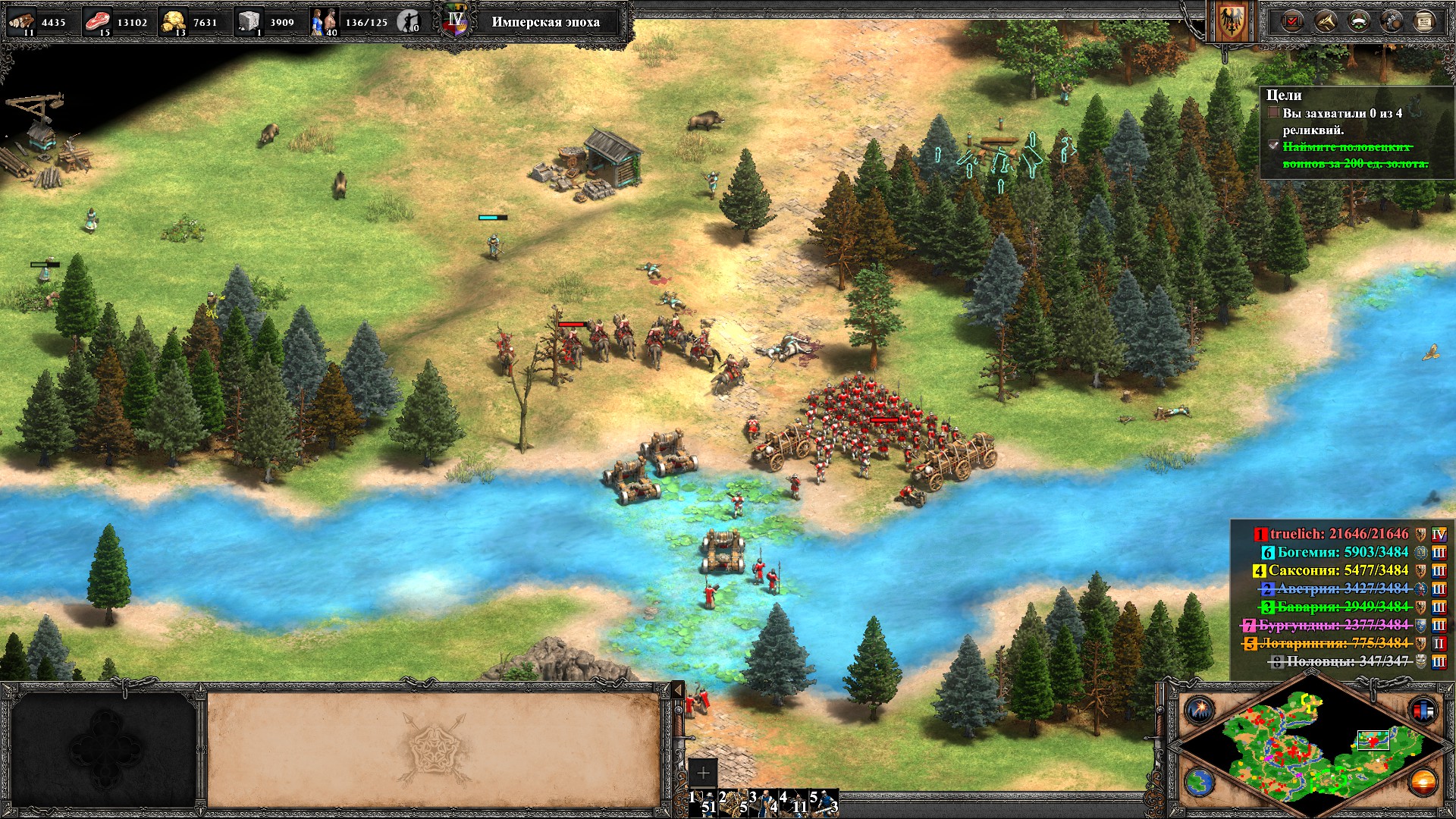1456x819 pixels.
Task: Select control group 2 siege weapons
Action: pyautogui.click(x=733, y=802)
